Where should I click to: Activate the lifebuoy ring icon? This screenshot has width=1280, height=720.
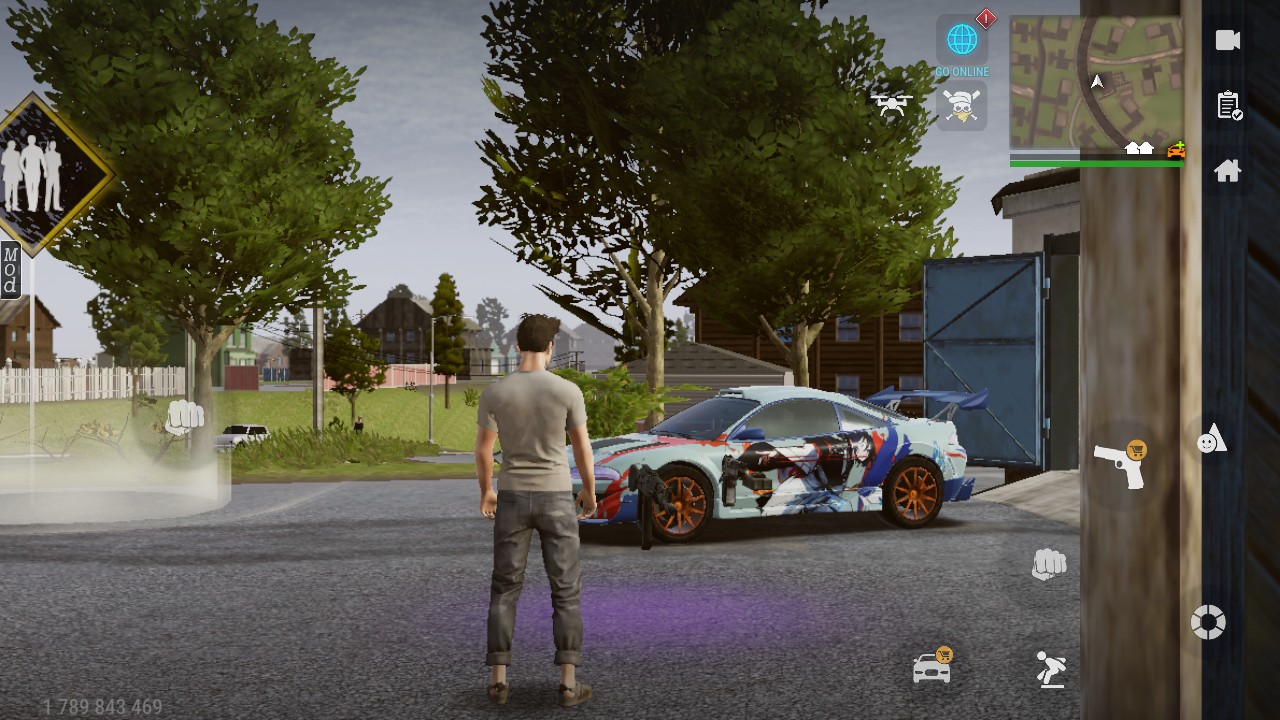[1208, 622]
